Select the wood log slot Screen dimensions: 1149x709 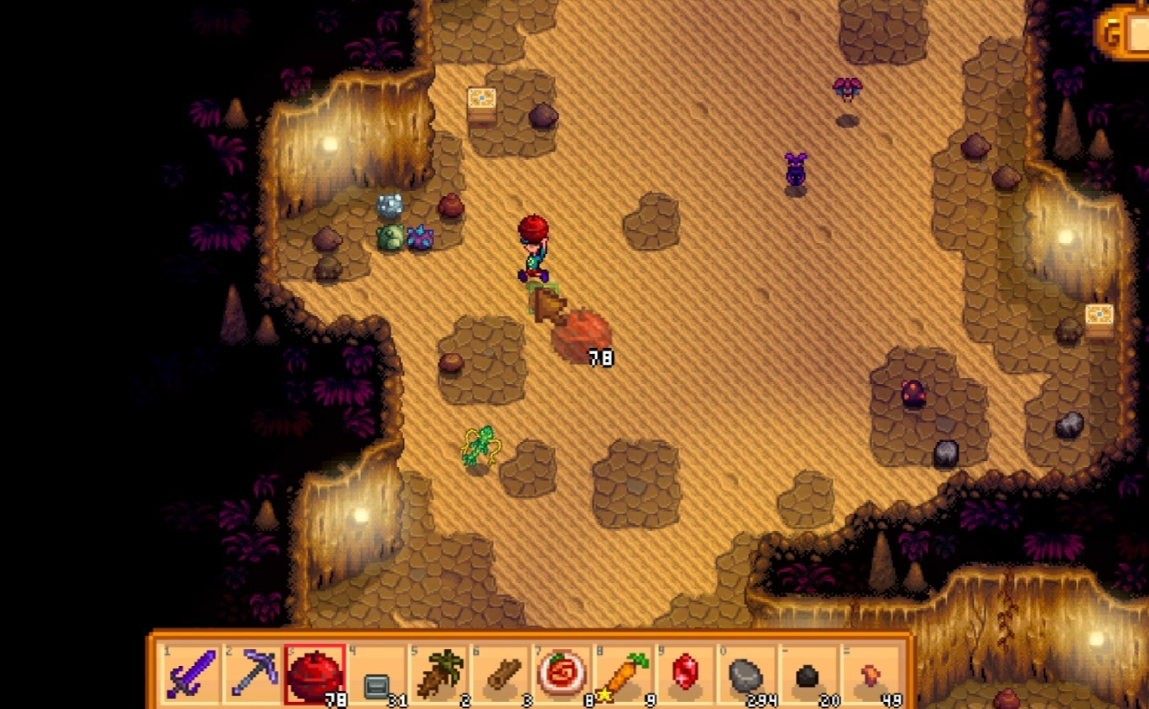click(x=502, y=673)
